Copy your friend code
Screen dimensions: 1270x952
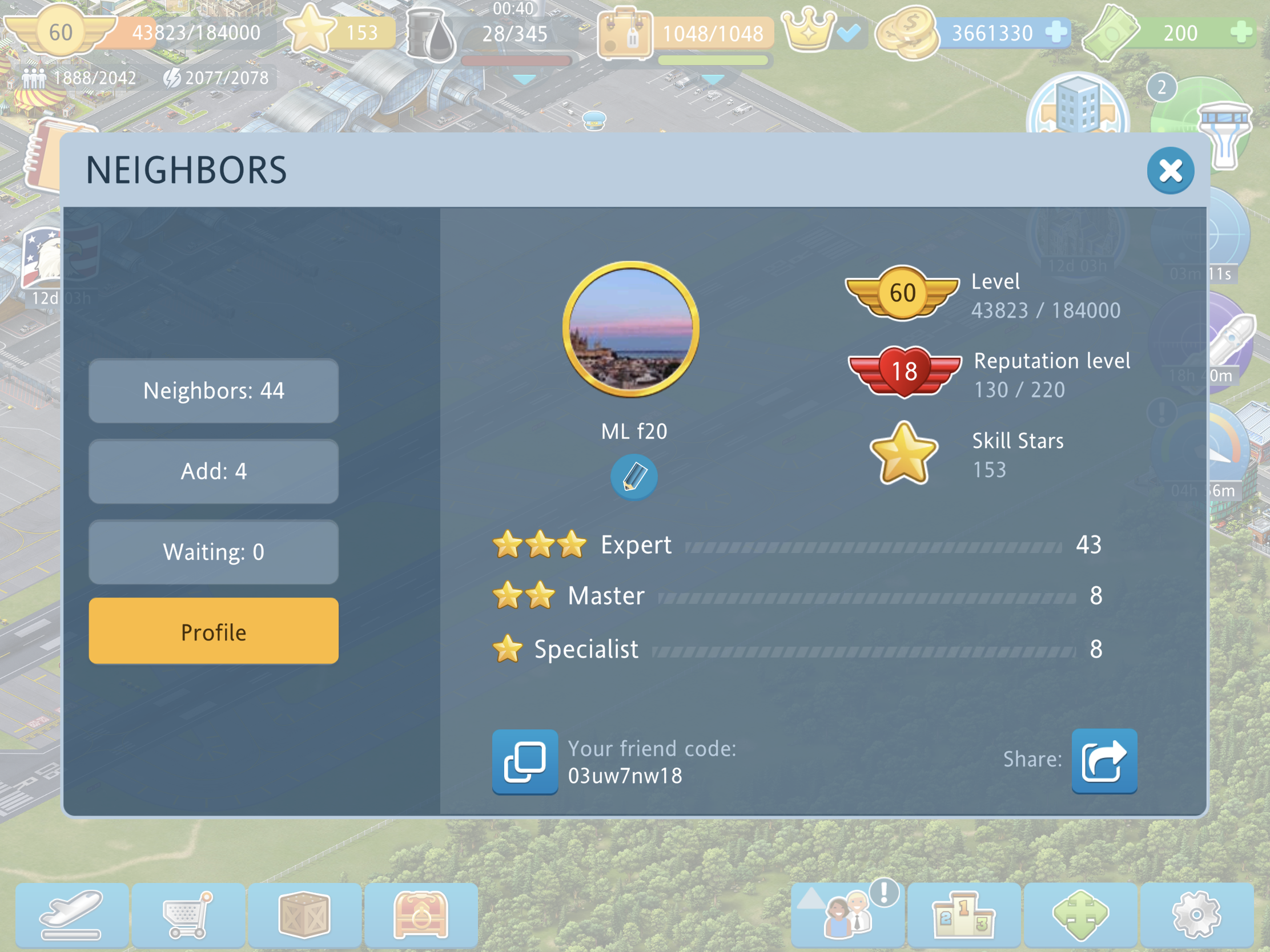click(x=524, y=761)
